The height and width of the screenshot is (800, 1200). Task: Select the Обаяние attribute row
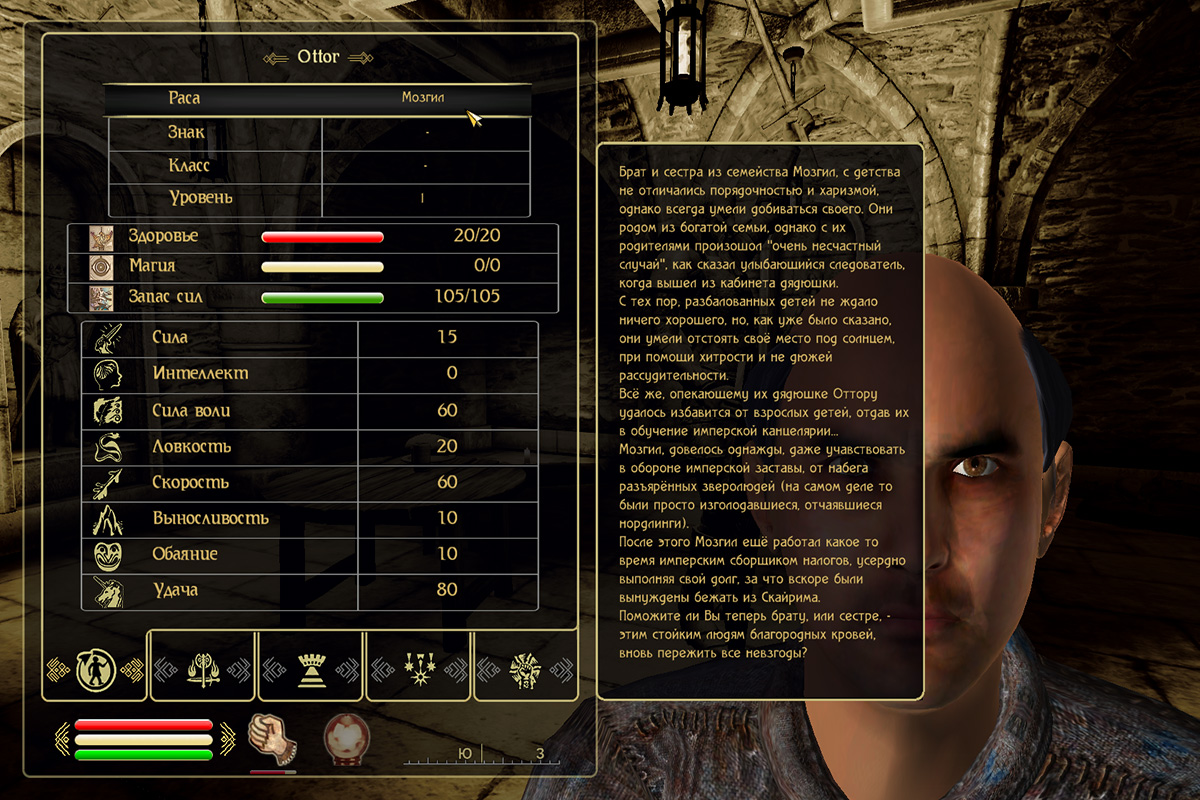310,554
